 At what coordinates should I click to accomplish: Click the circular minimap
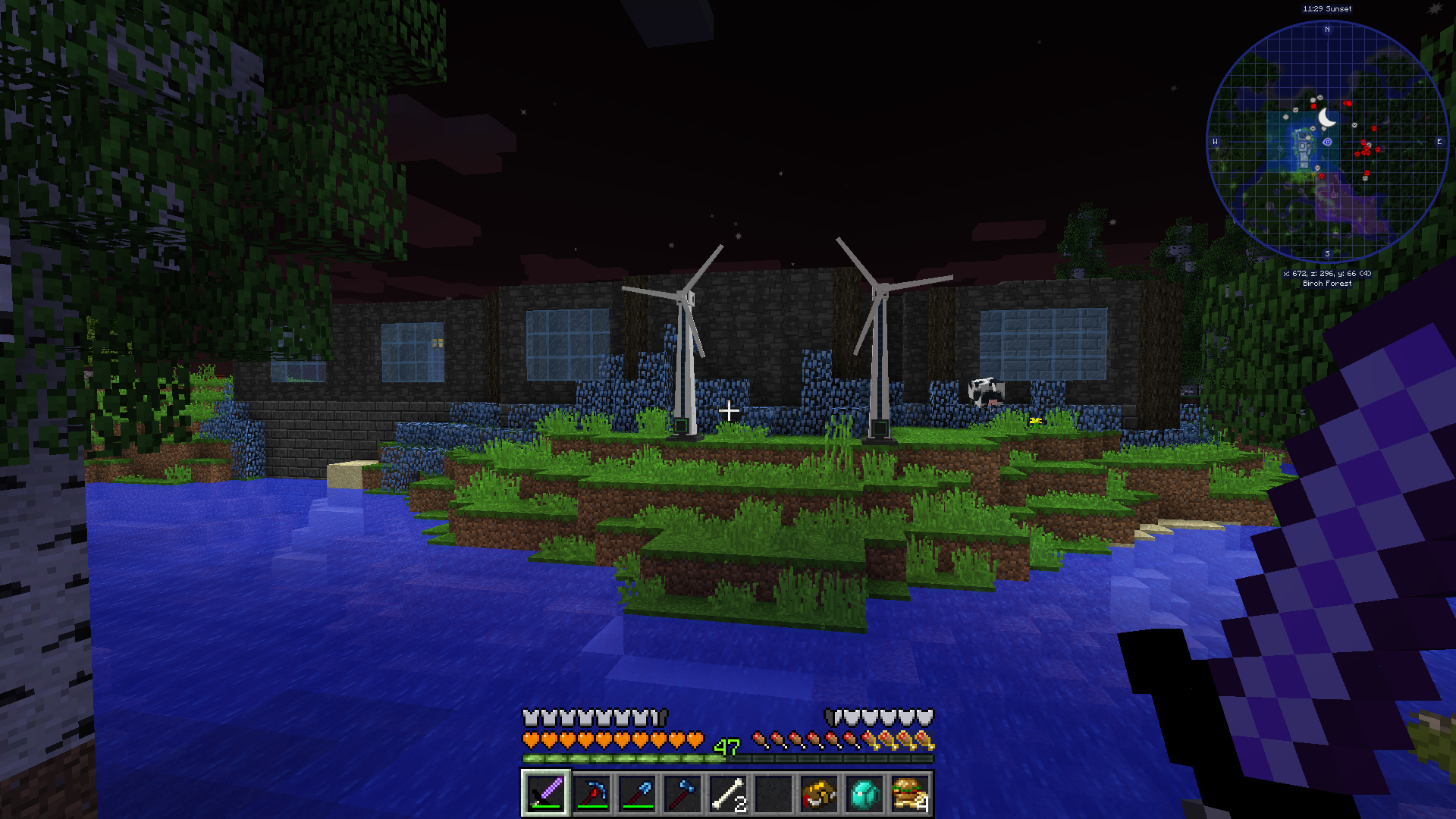tap(1327, 142)
